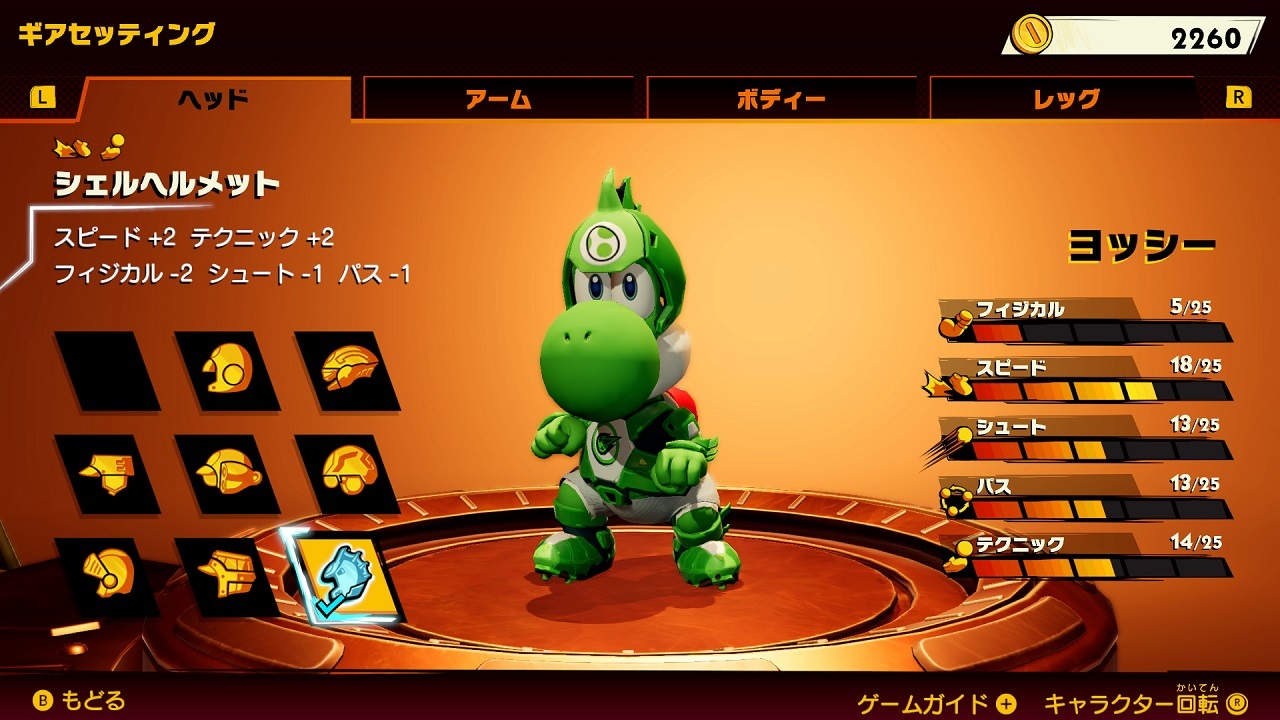Switch to the アーム tab
Image resolution: width=1280 pixels, height=720 pixels.
pyautogui.click(x=497, y=97)
